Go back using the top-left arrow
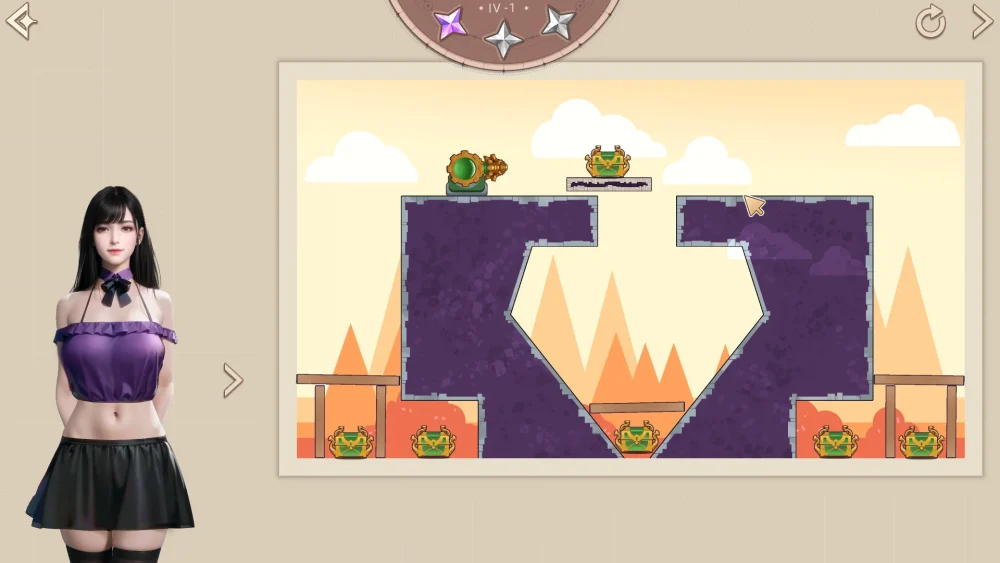1000x563 pixels. pos(21,20)
